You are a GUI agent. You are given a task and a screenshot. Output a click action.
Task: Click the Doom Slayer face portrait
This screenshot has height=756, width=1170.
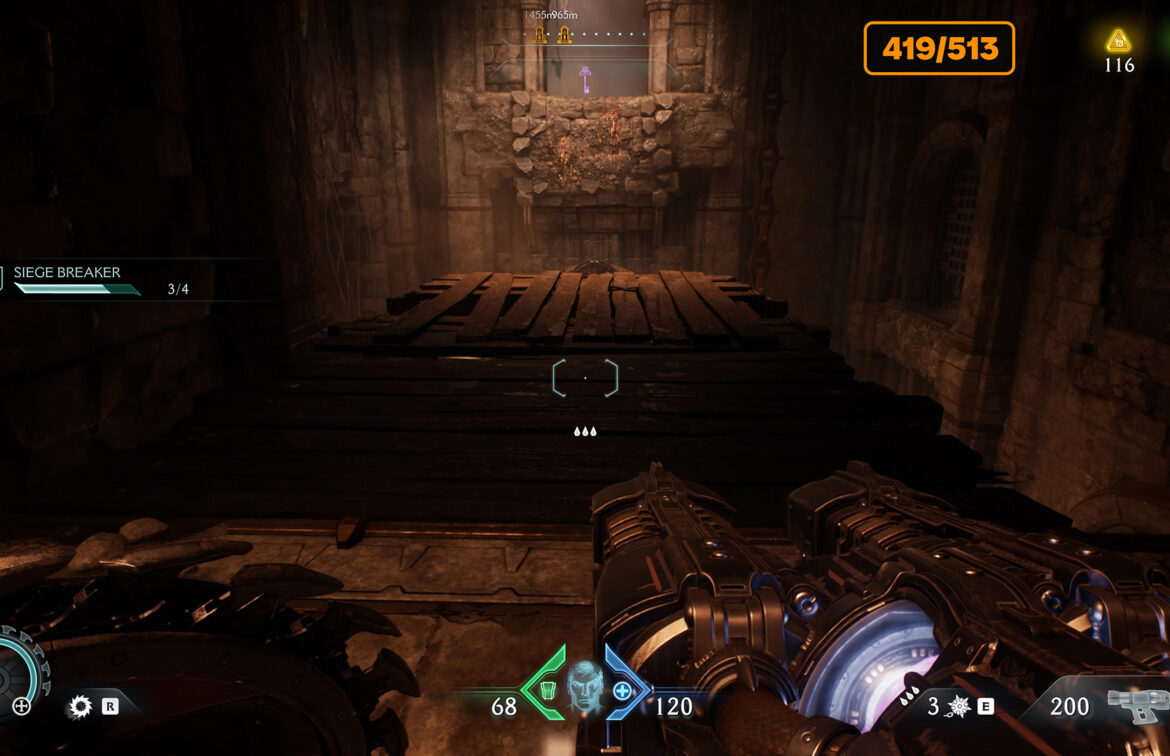(585, 687)
